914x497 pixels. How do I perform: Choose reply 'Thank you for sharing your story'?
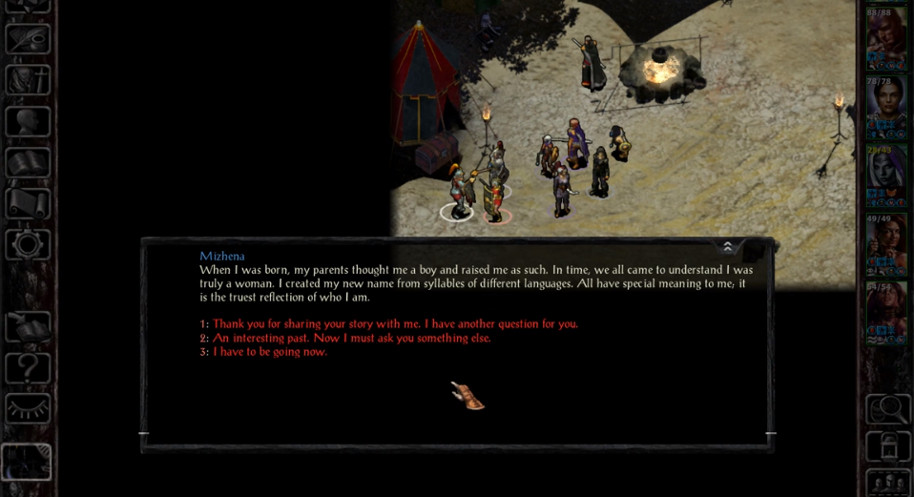tap(395, 324)
